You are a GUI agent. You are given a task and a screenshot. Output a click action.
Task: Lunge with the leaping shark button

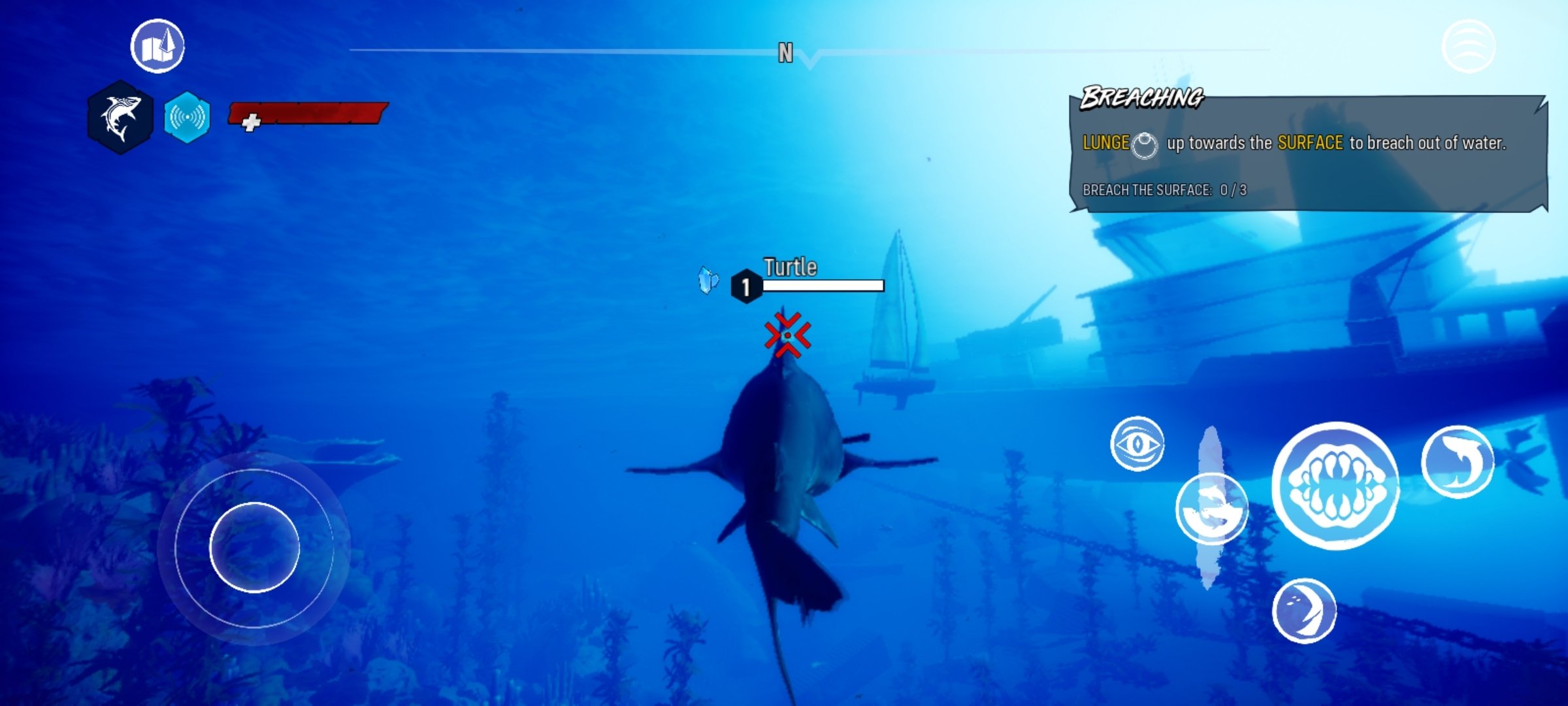point(1458,462)
